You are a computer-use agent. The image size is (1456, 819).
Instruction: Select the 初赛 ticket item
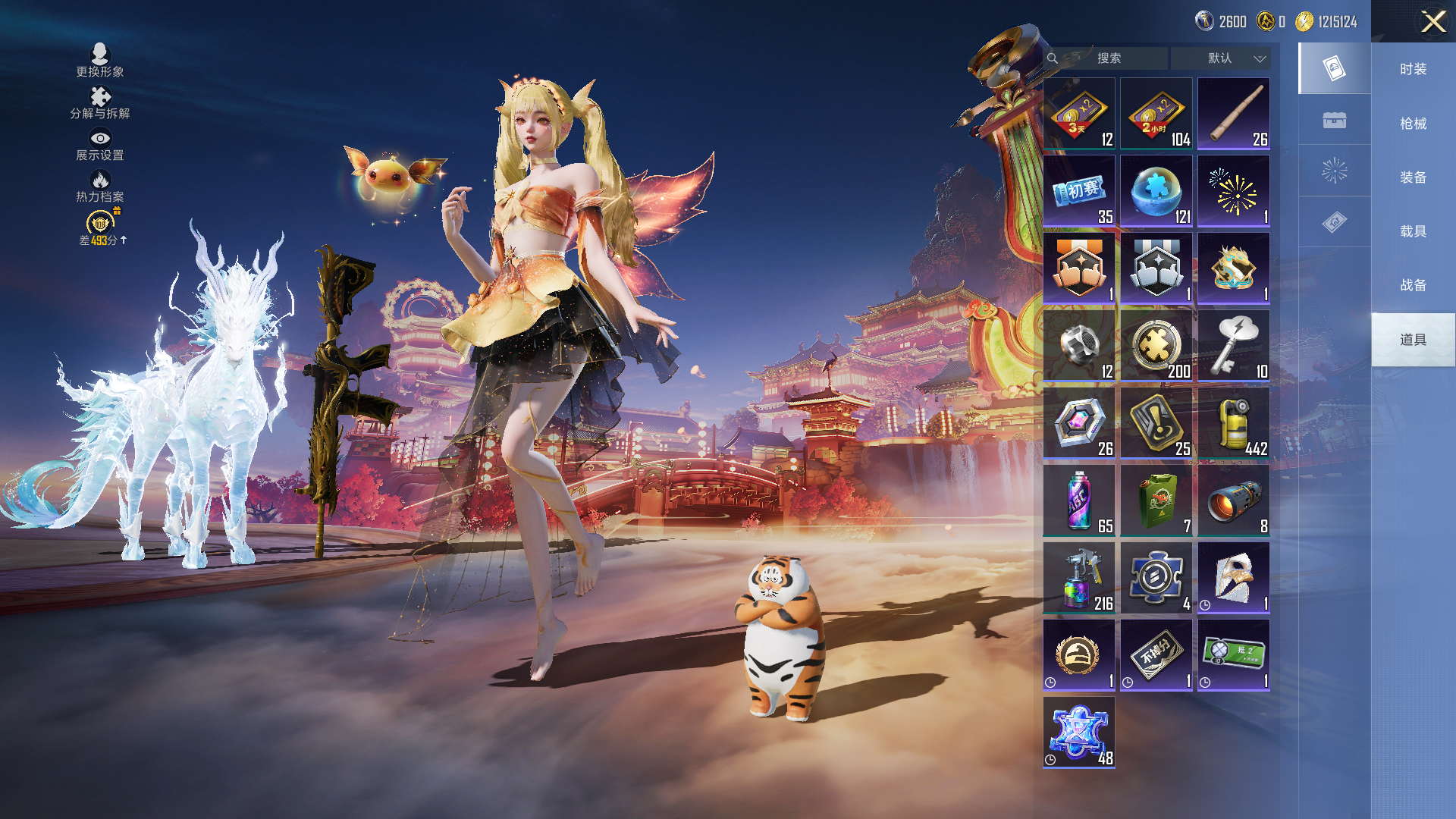click(x=1079, y=191)
